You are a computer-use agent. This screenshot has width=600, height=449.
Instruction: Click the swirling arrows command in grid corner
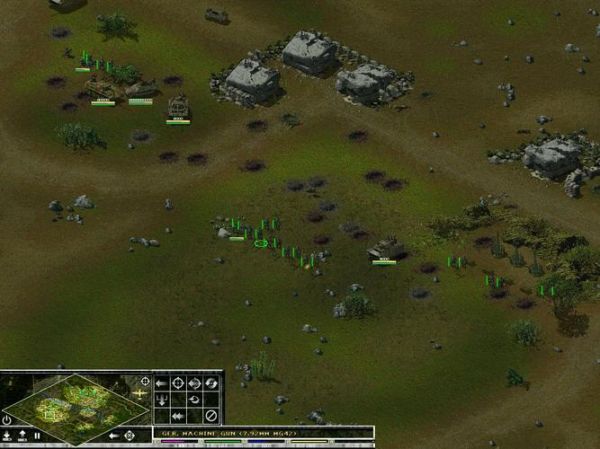coord(212,383)
